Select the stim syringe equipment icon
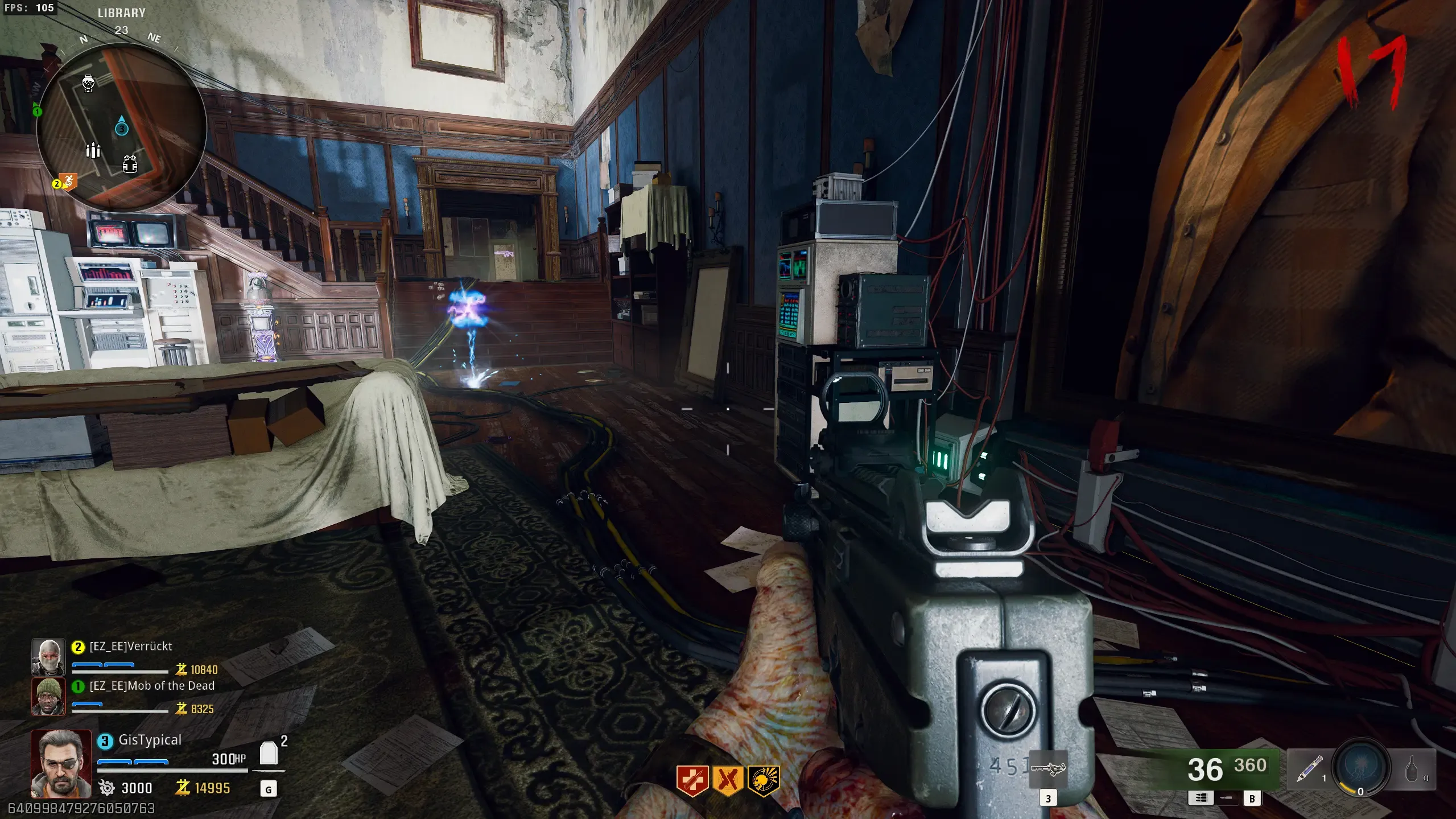The width and height of the screenshot is (1456, 819). pyautogui.click(x=1308, y=769)
